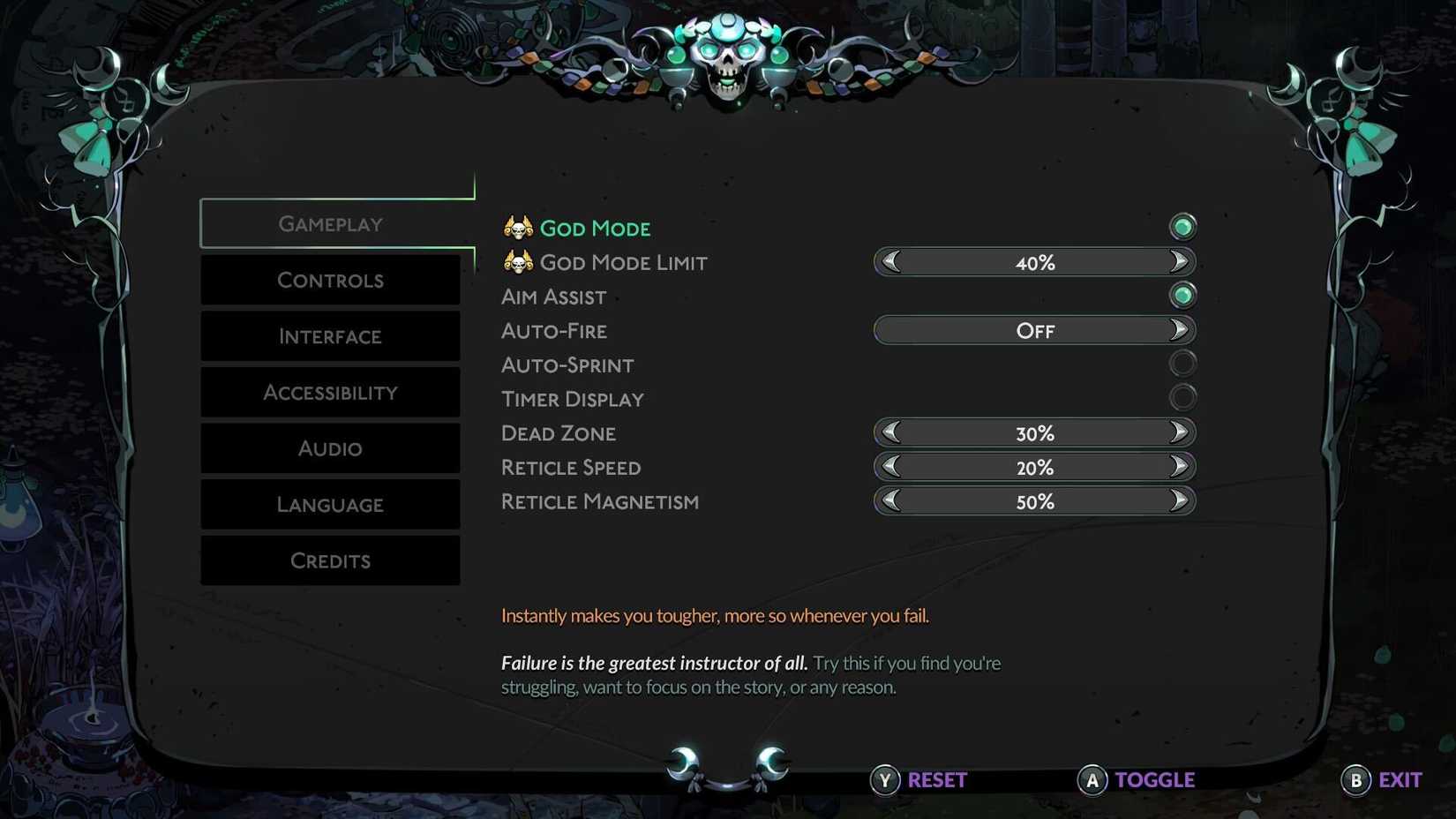
Task: Enable the Auto-Sprint toggle
Action: point(1182,363)
